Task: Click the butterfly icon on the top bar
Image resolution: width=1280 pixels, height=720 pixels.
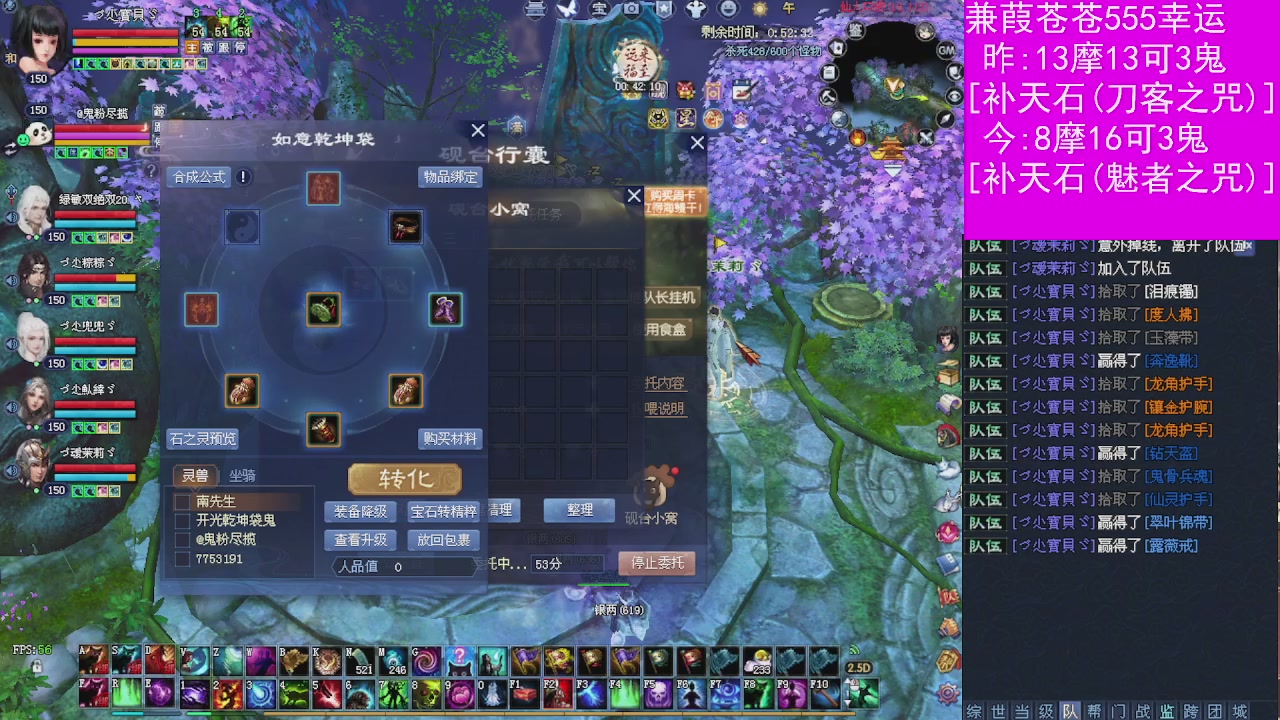Action: 565,10
